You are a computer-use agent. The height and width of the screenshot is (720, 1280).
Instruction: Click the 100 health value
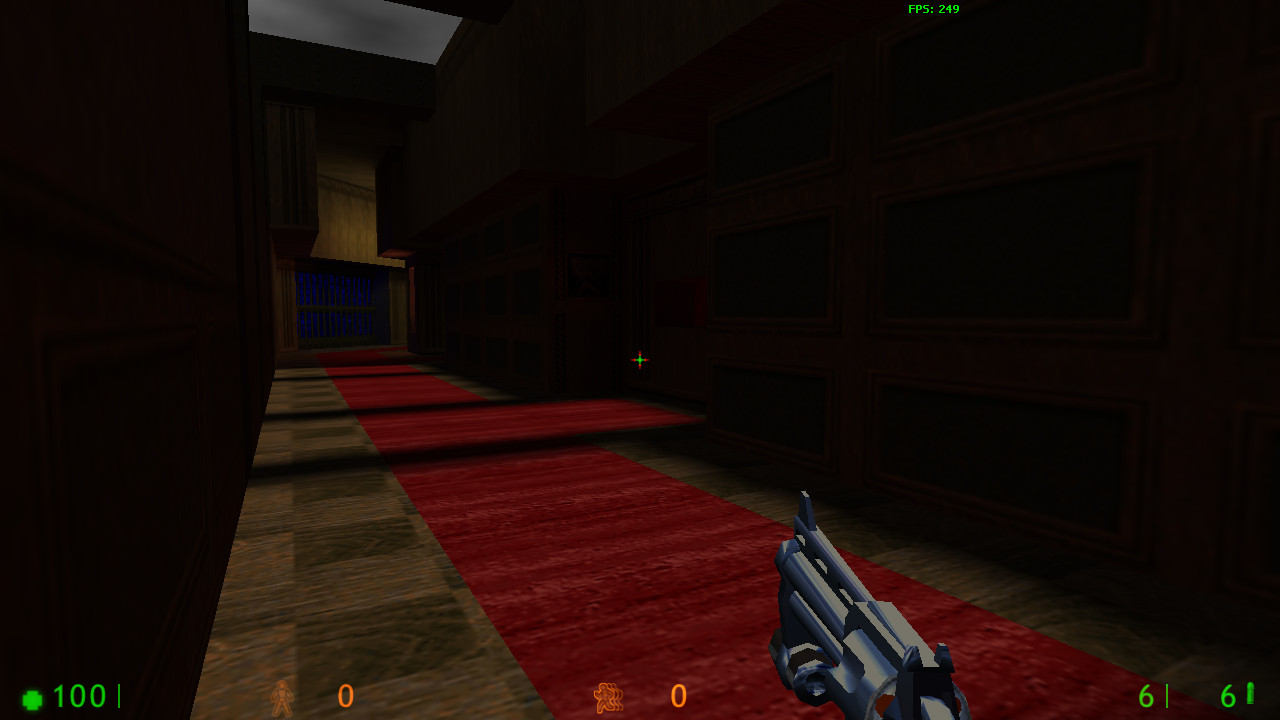coord(80,697)
